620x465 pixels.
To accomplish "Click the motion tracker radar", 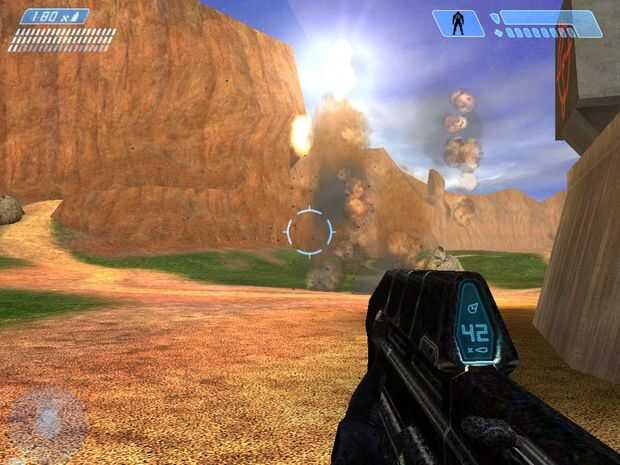I will pyautogui.click(x=47, y=422).
